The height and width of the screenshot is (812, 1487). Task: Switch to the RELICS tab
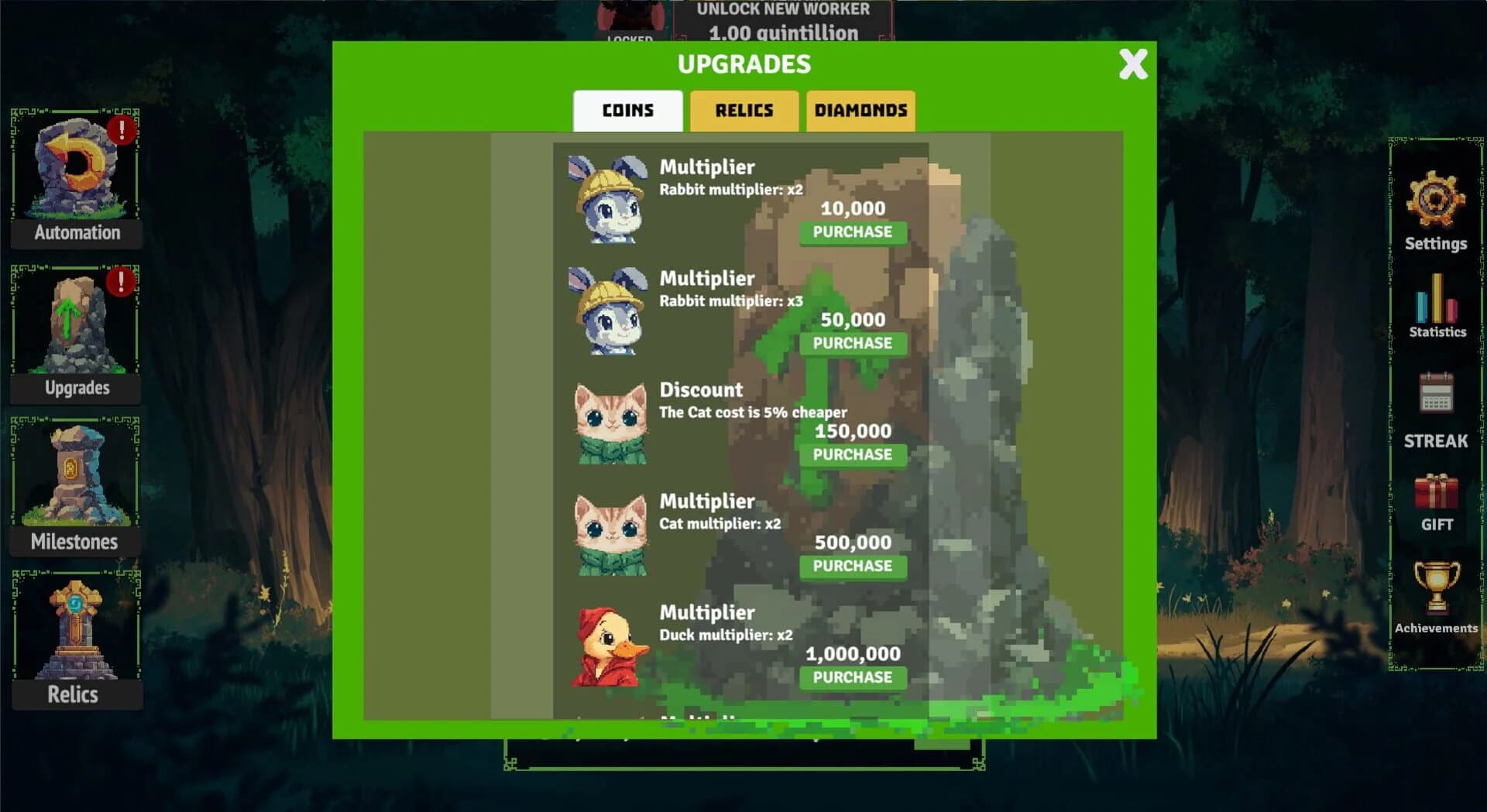coord(743,111)
